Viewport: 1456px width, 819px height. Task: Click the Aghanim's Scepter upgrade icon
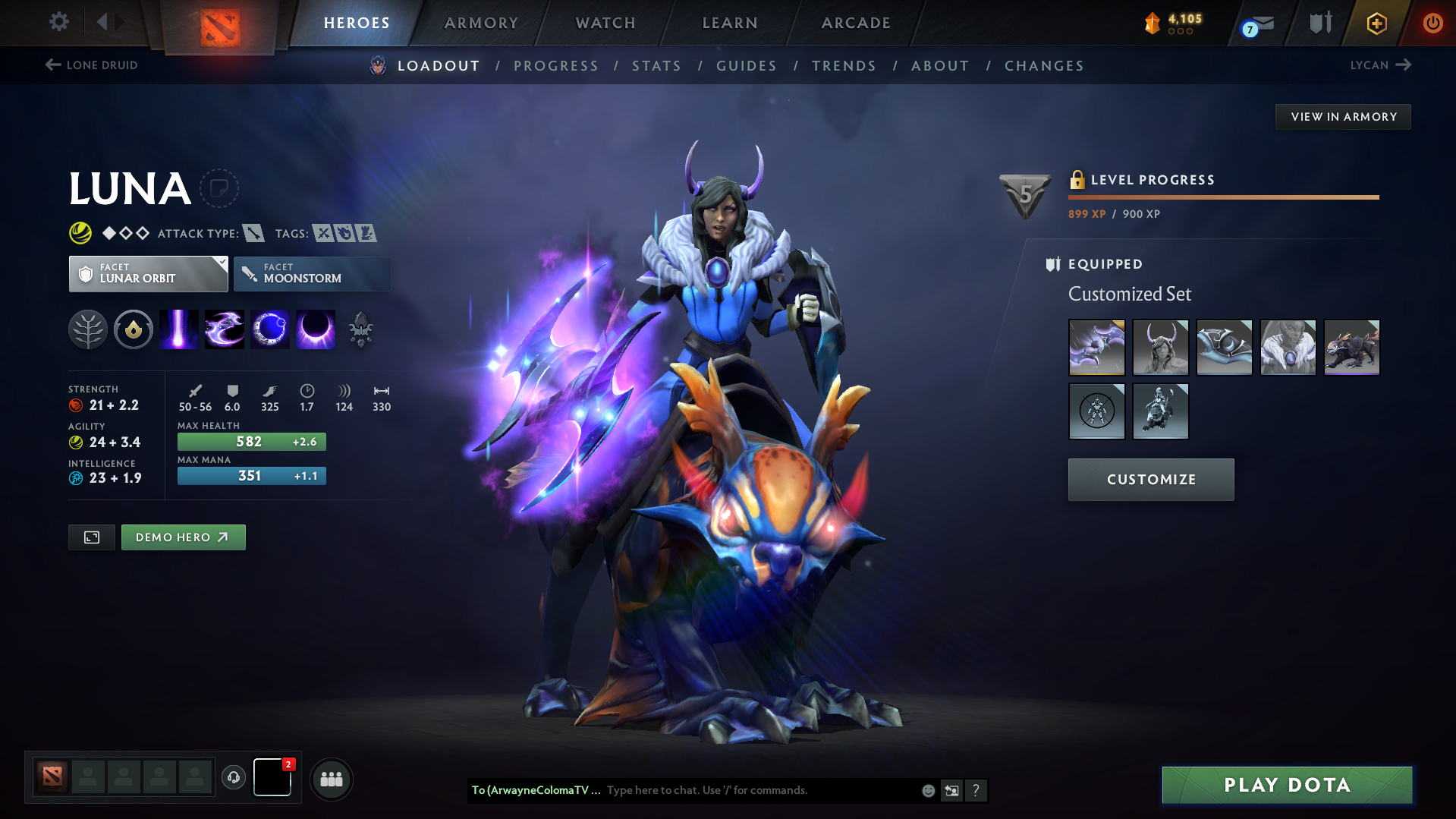[360, 329]
